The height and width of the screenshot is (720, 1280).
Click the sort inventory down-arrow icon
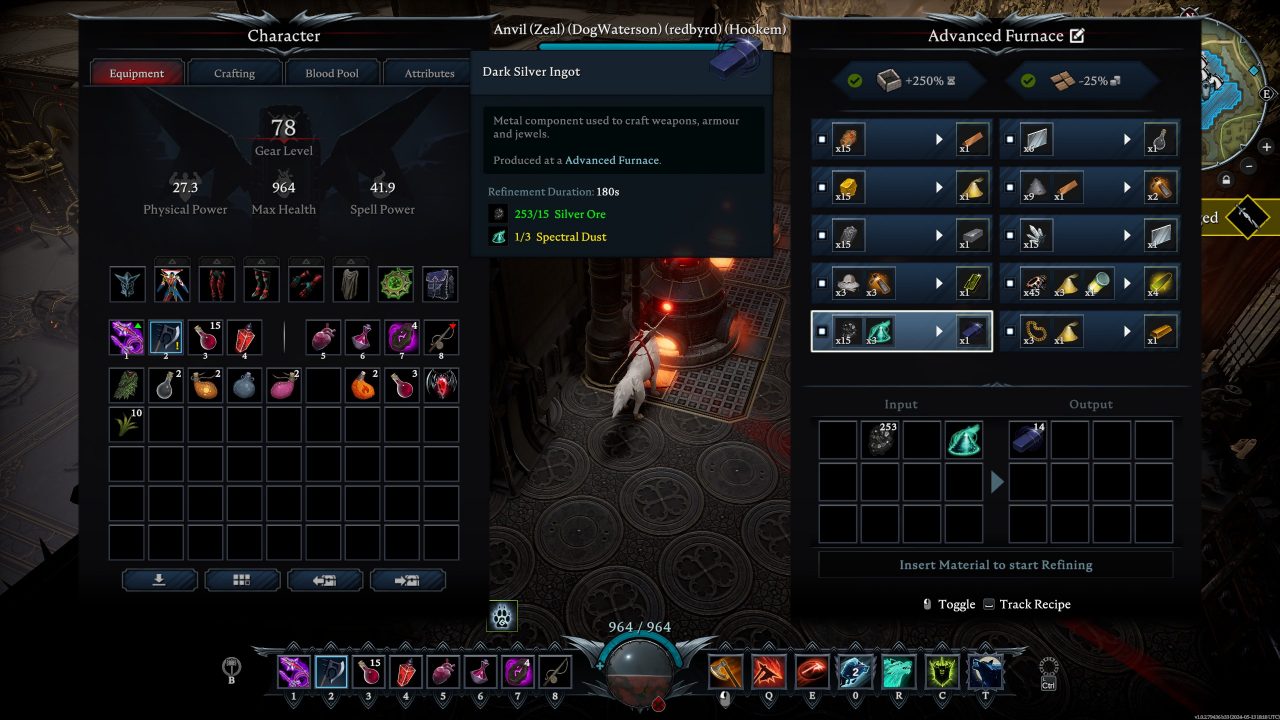click(160, 580)
